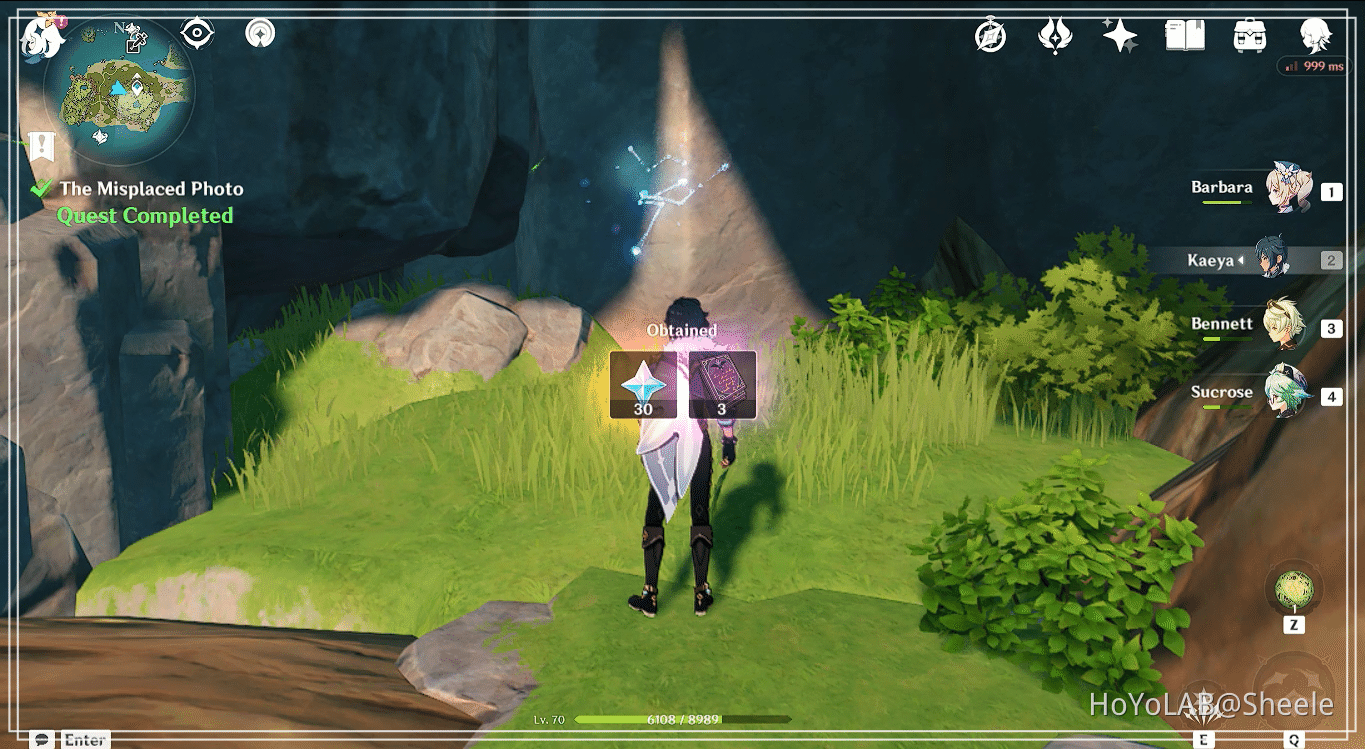The width and height of the screenshot is (1365, 749).
Task: Toggle the tracking beacon icon beside the eye
Action: [x=259, y=31]
